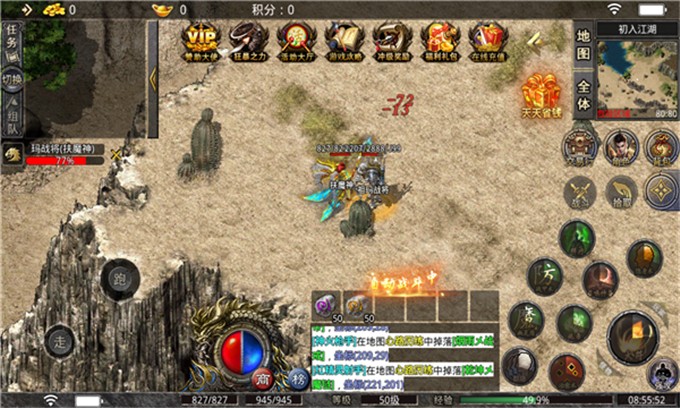Open the character portrait icon
The image size is (680, 408).
pos(620,147)
